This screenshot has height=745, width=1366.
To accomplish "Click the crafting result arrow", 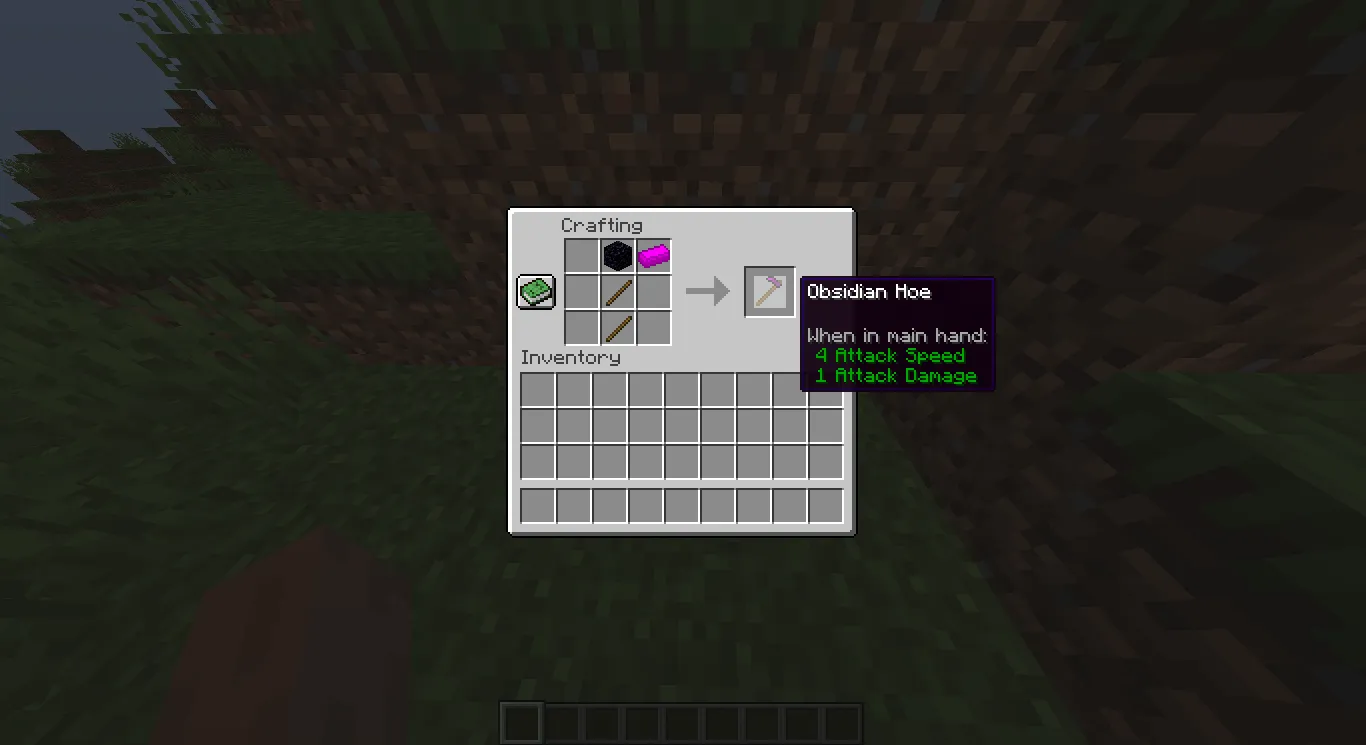I will (x=707, y=291).
